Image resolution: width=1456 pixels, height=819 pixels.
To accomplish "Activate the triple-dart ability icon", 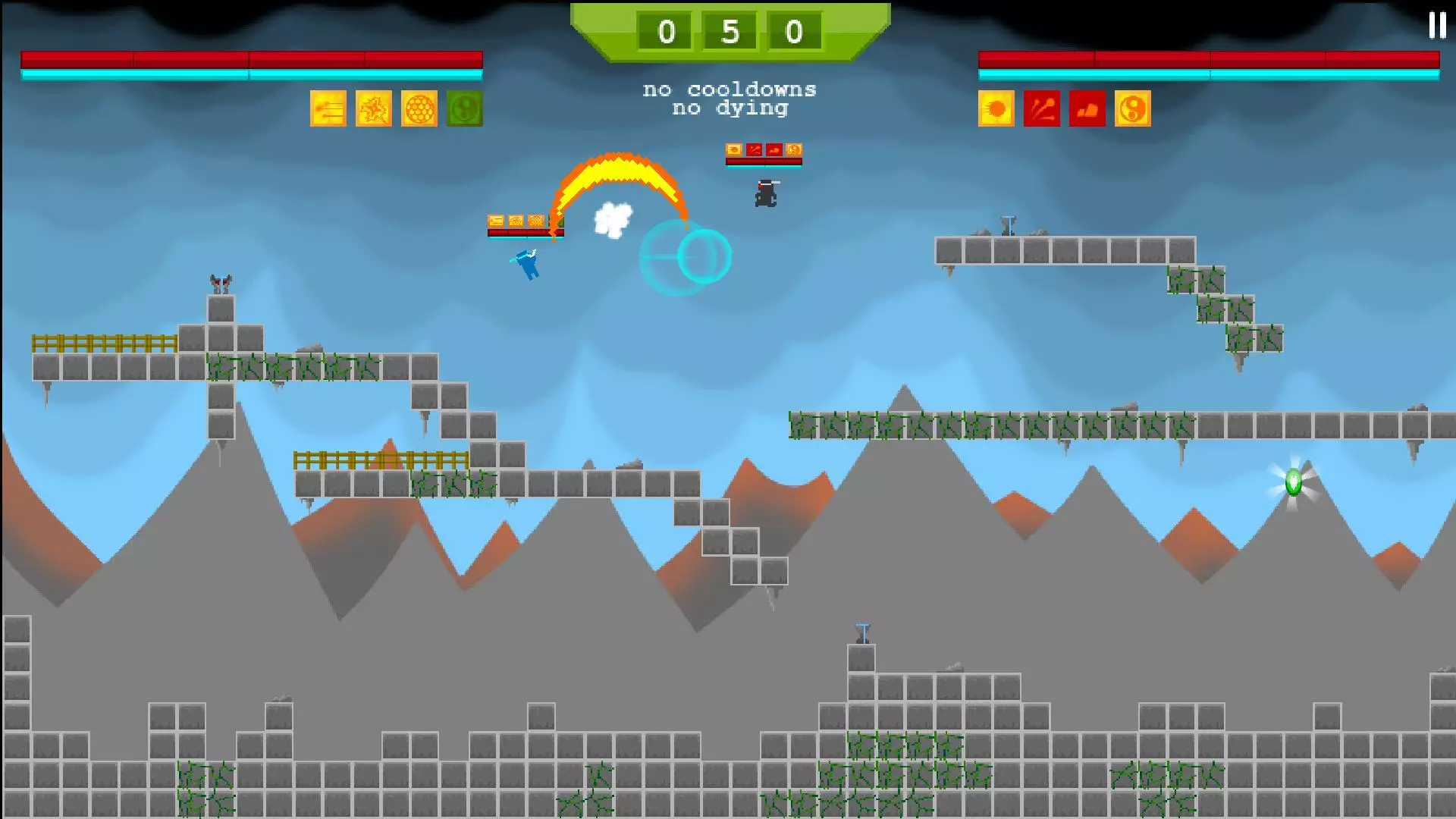I will tap(328, 109).
